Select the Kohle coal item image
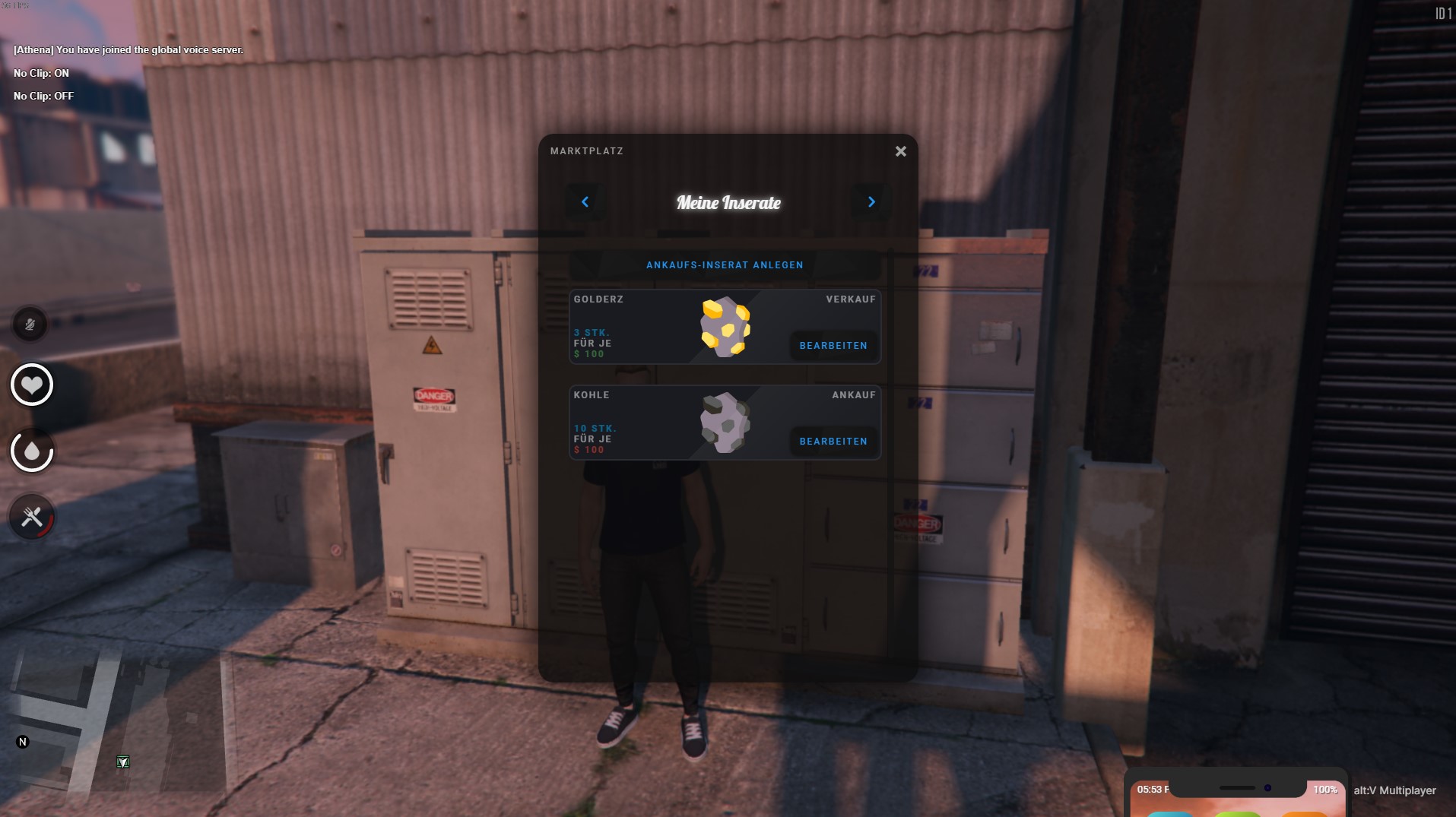 [x=725, y=423]
